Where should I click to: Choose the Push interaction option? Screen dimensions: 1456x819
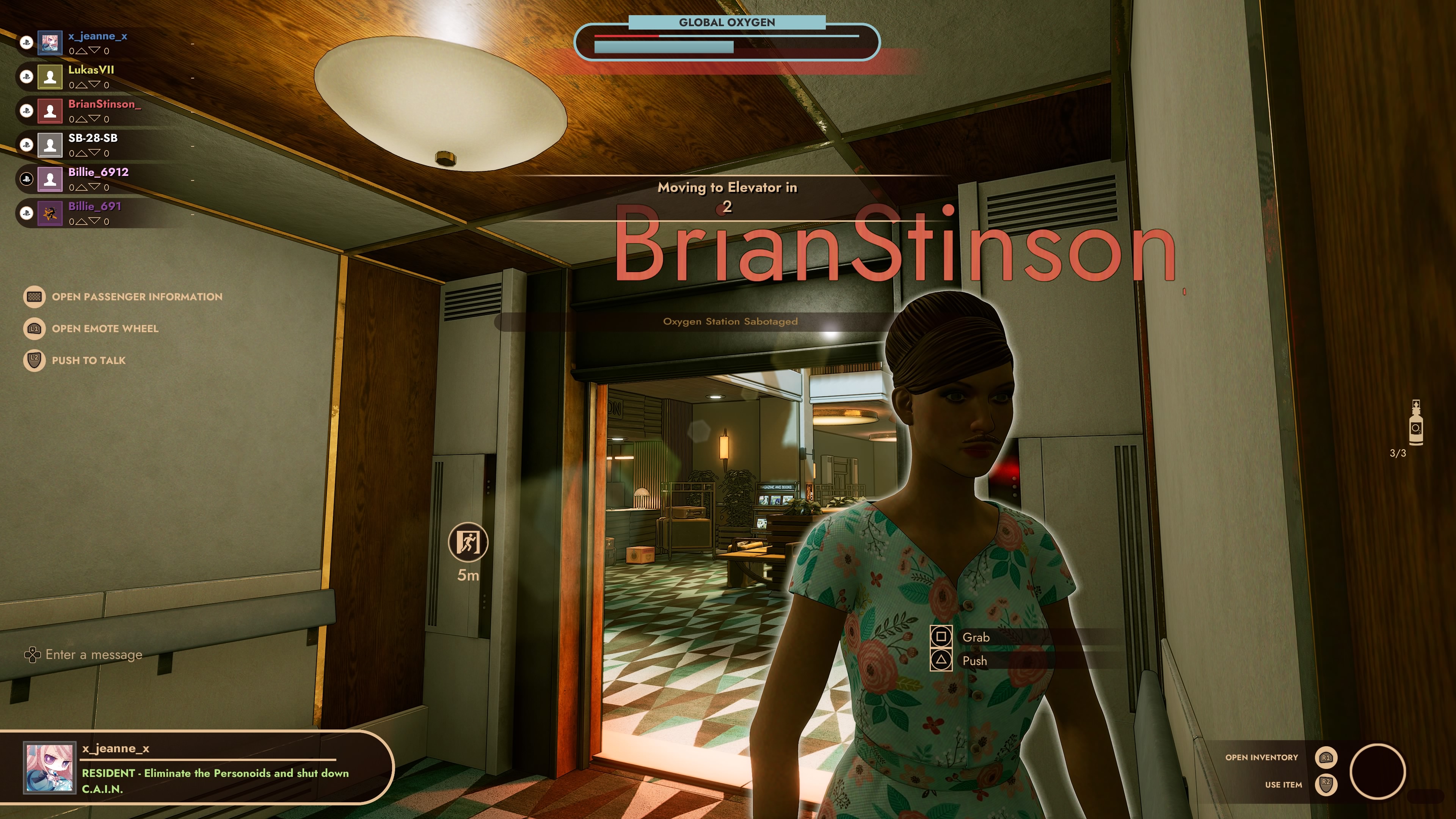coord(974,661)
